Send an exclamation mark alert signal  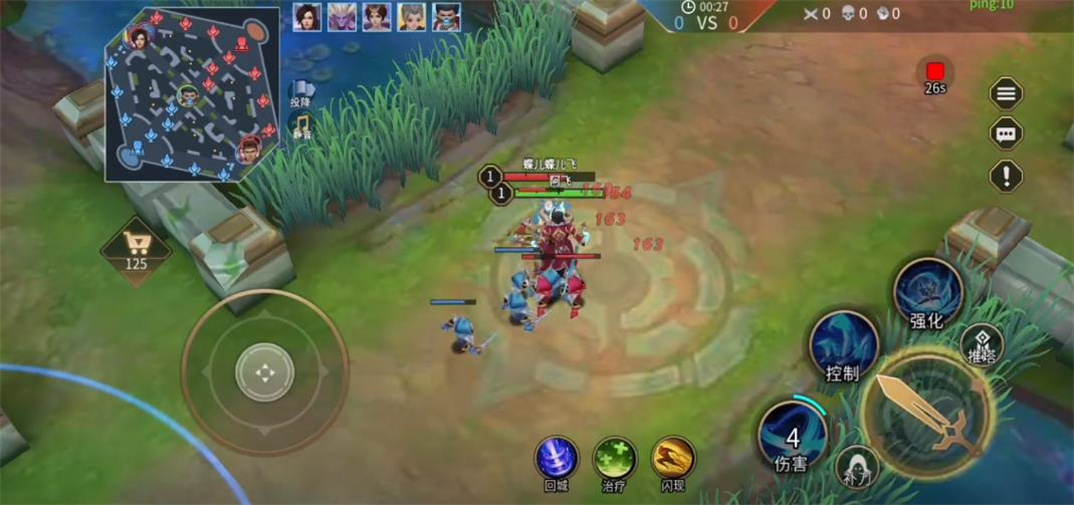click(x=1006, y=176)
